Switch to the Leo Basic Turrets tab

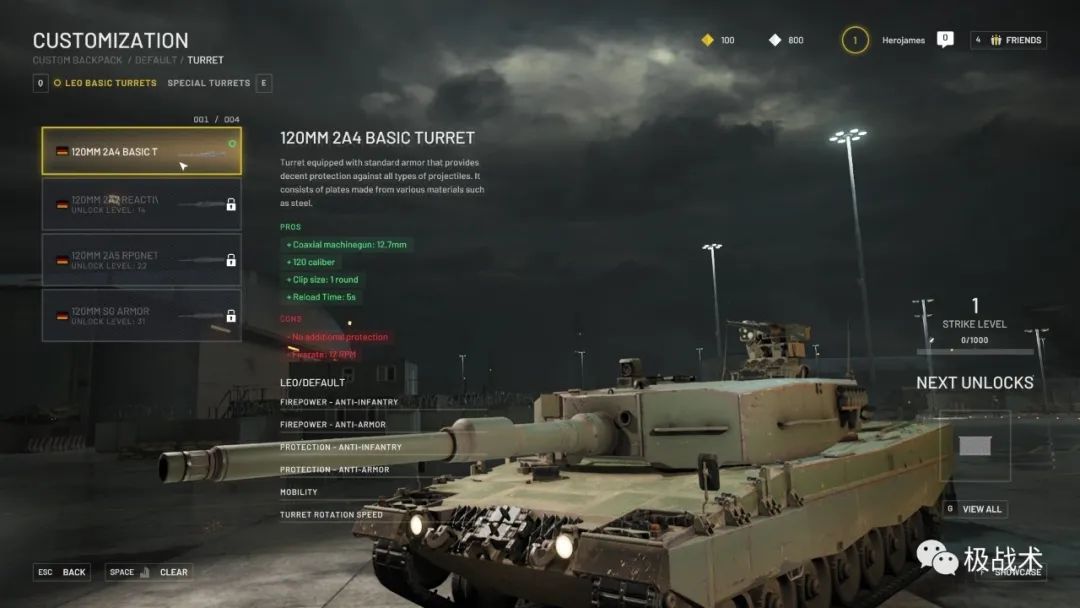click(x=110, y=83)
